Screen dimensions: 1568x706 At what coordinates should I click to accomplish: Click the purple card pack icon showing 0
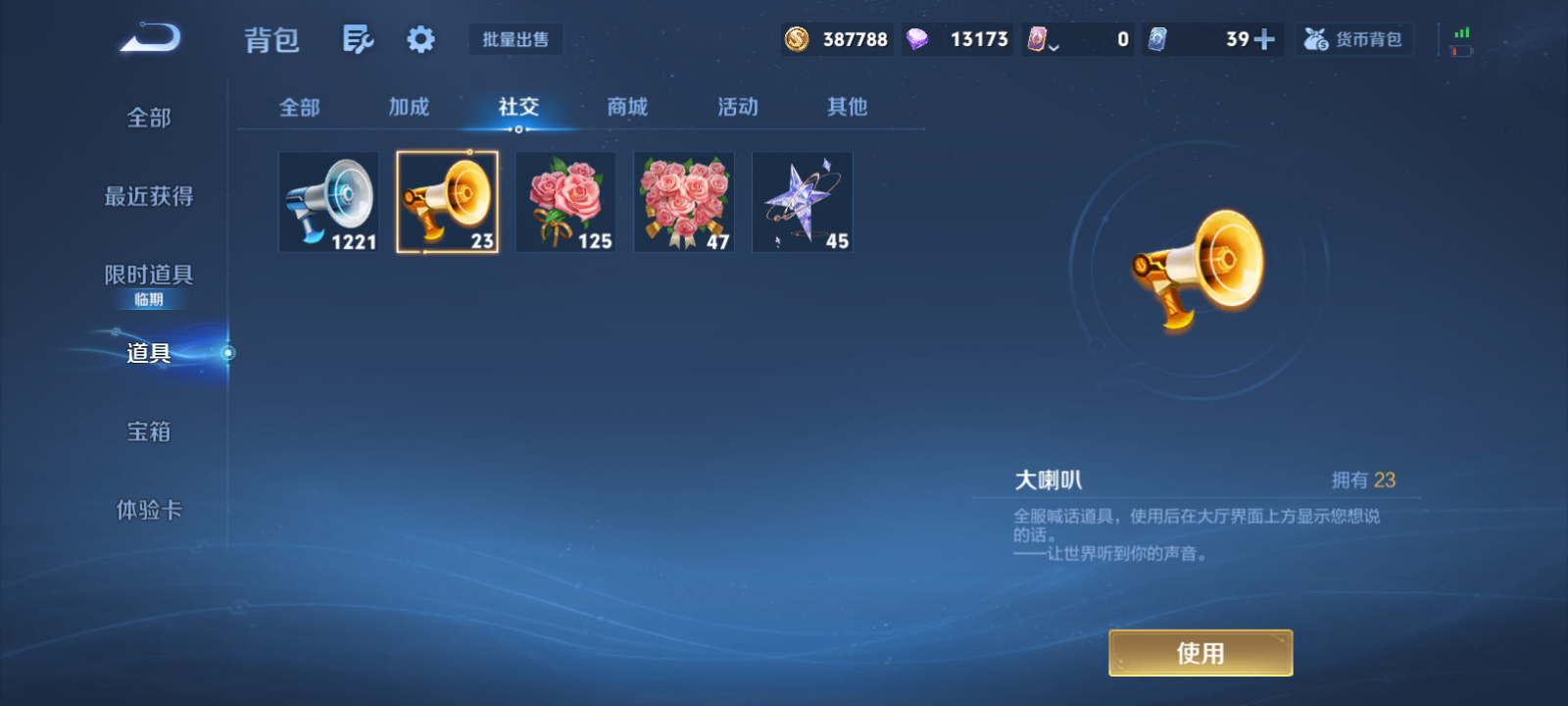coord(1039,39)
